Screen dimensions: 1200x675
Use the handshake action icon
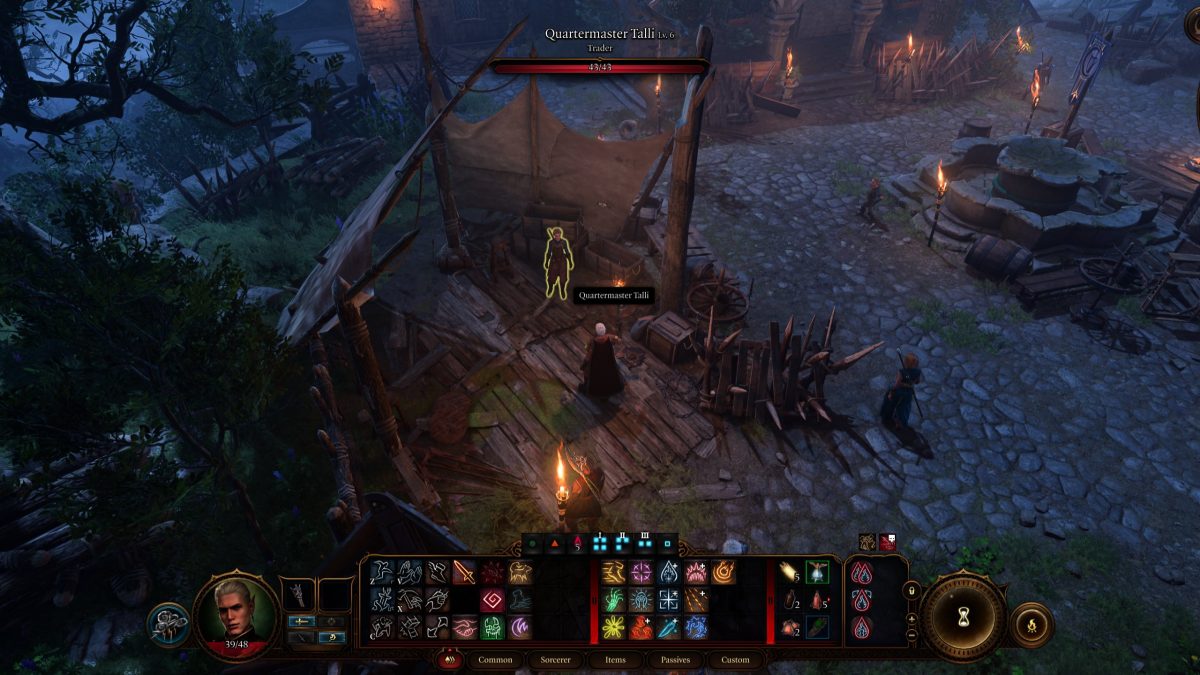pos(465,628)
